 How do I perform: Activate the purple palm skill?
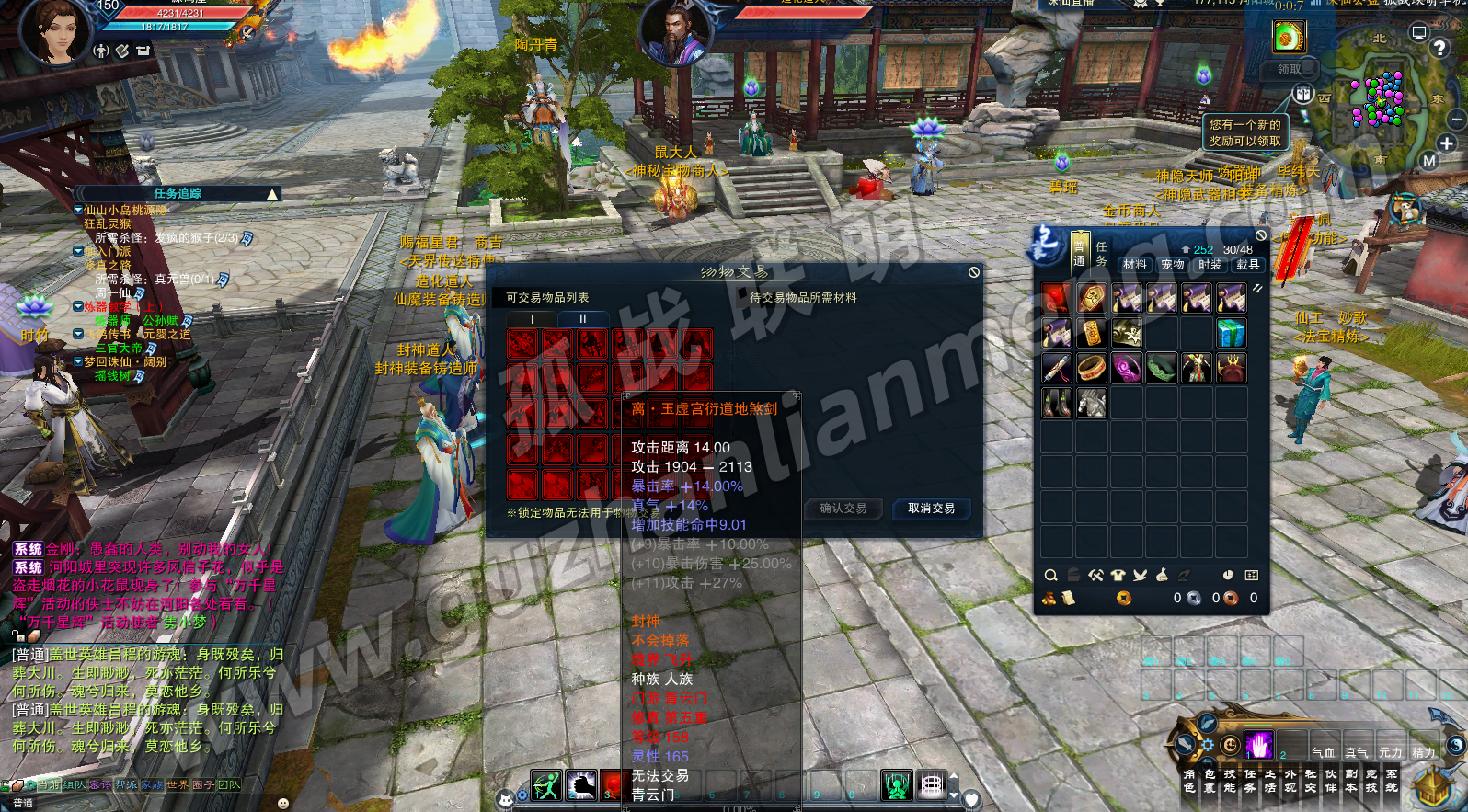pos(1258,744)
